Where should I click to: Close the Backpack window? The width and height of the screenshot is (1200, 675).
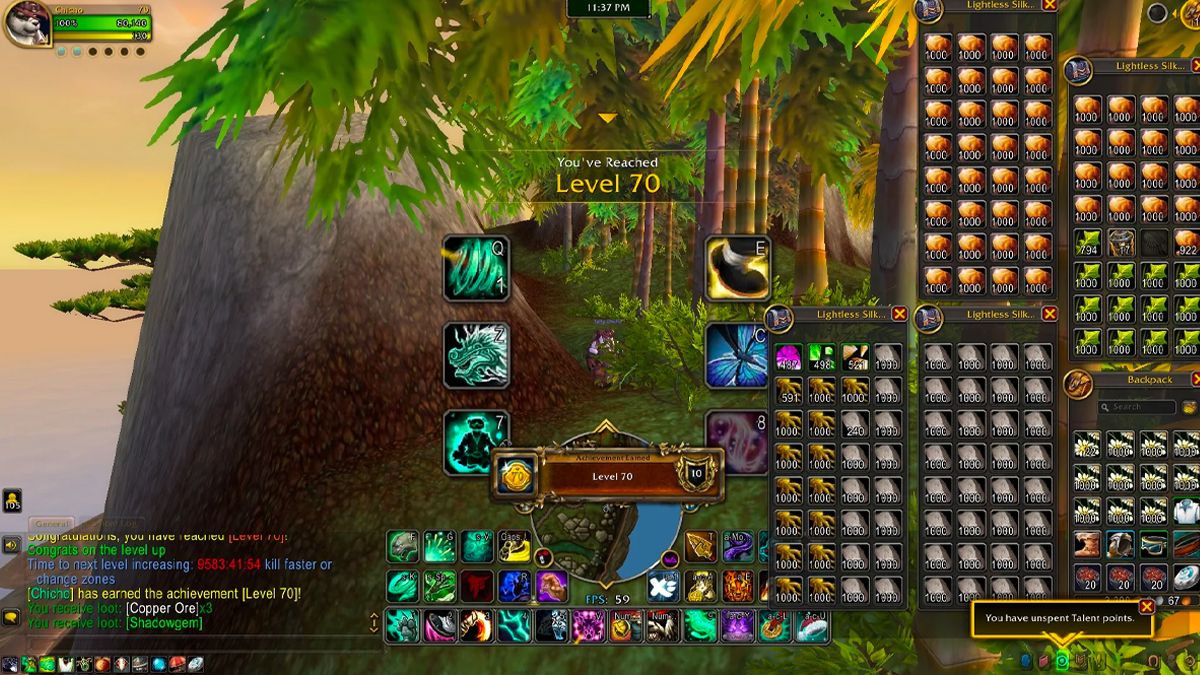pyautogui.click(x=1197, y=379)
